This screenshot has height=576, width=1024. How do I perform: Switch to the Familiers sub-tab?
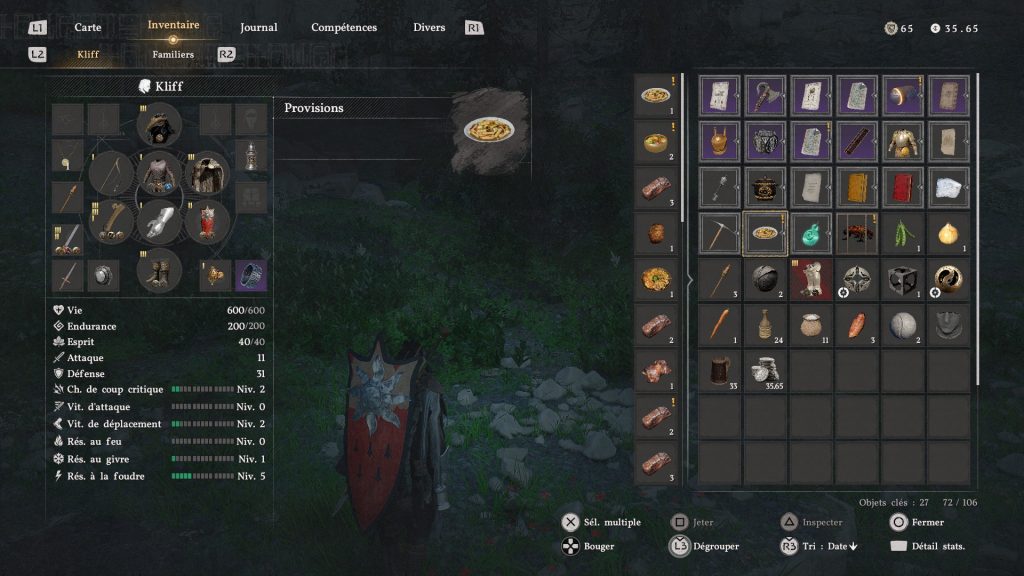[173, 54]
